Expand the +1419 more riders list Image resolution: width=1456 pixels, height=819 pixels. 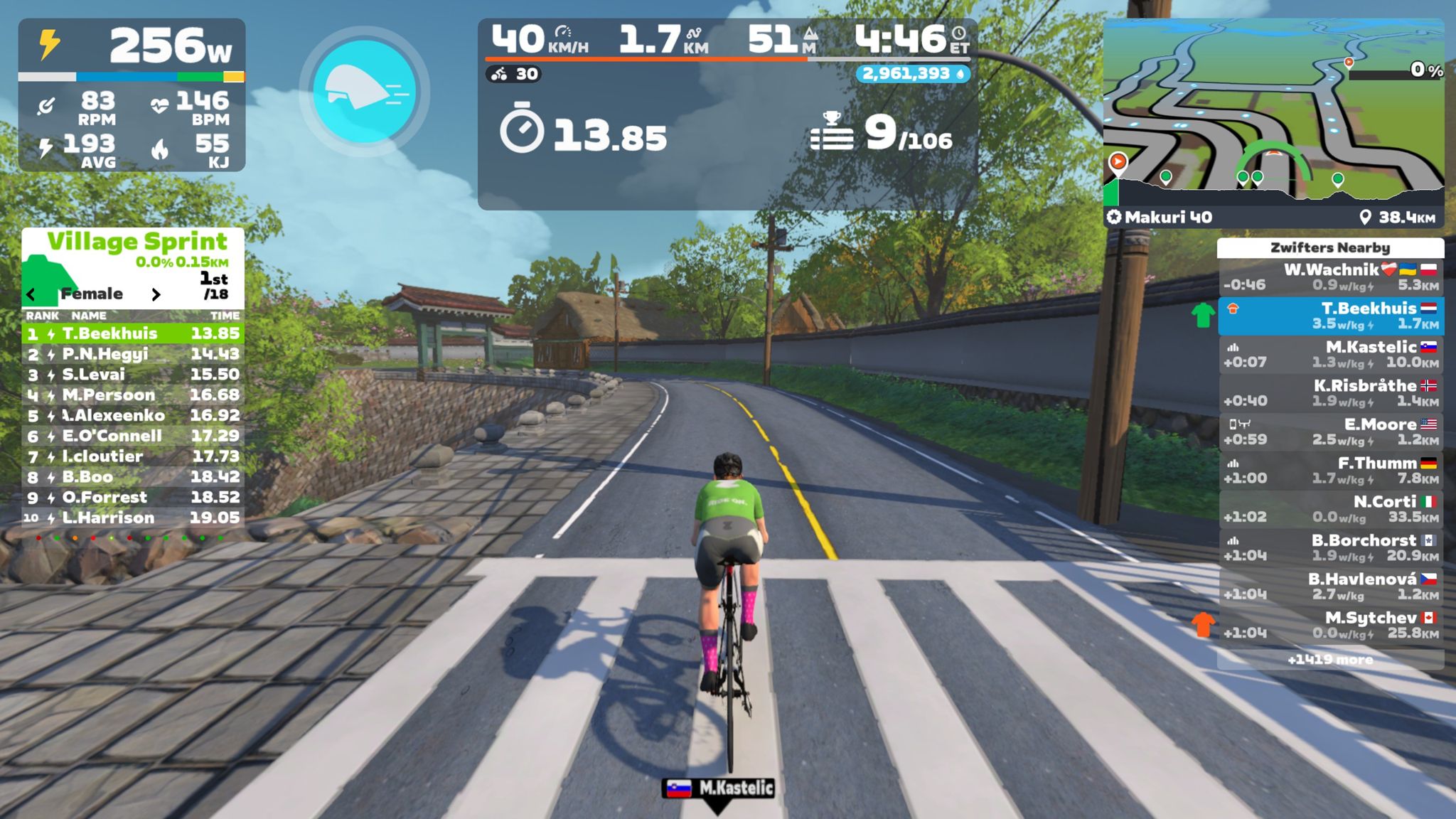(x=1330, y=660)
